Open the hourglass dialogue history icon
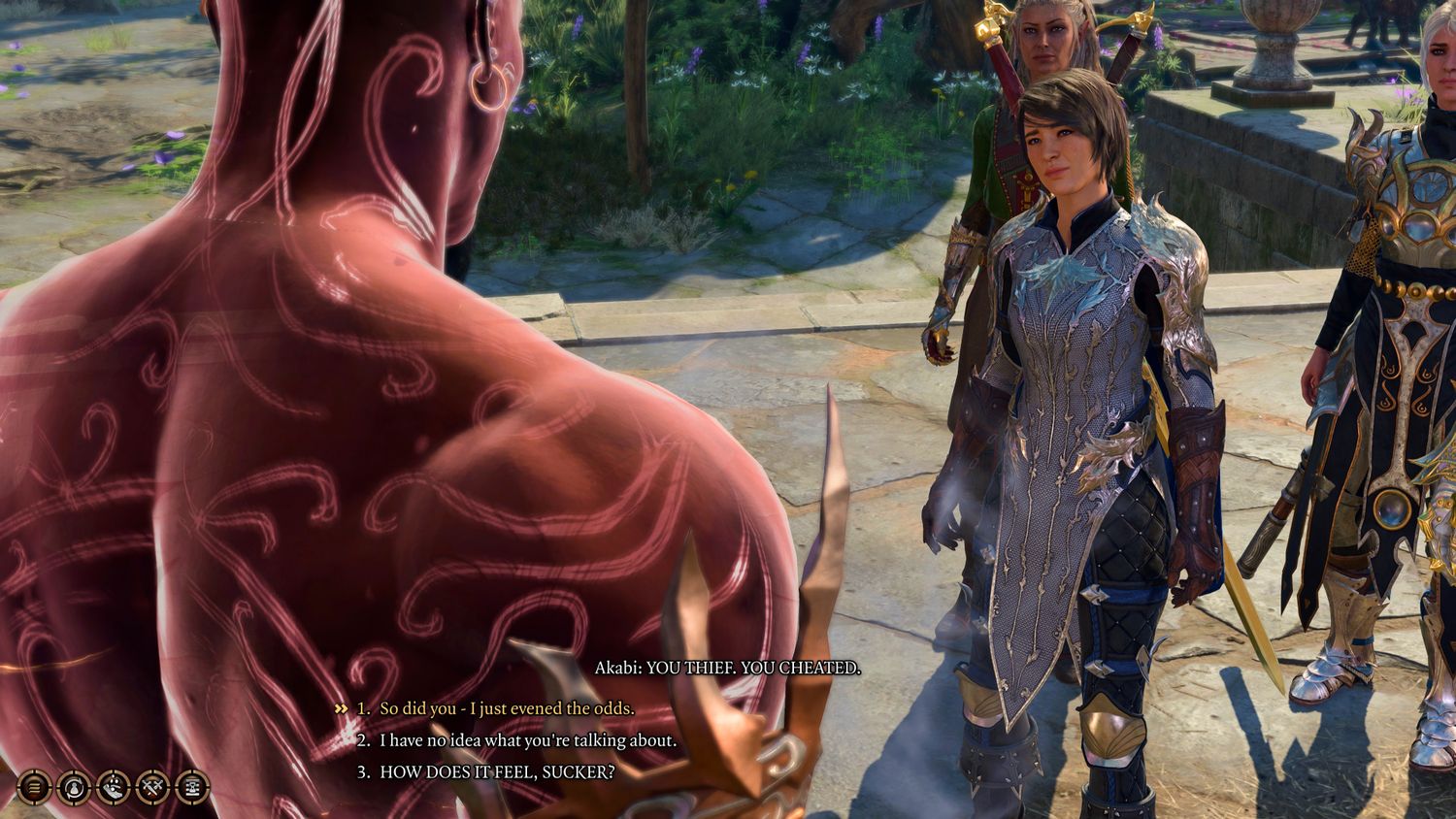Viewport: 1456px width, 819px height. click(x=192, y=787)
